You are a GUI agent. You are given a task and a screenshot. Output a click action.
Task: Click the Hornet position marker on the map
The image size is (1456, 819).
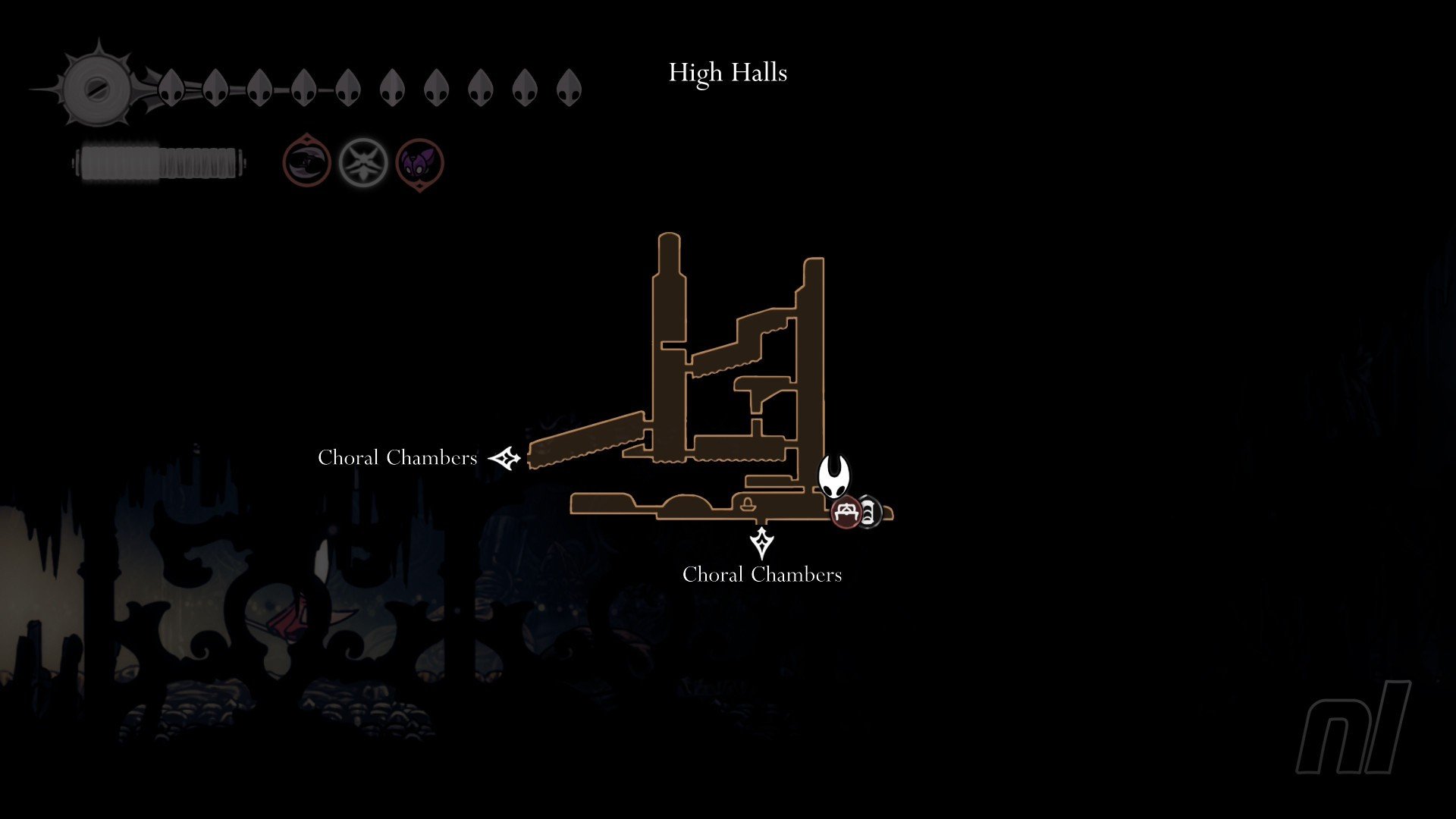[x=834, y=475]
